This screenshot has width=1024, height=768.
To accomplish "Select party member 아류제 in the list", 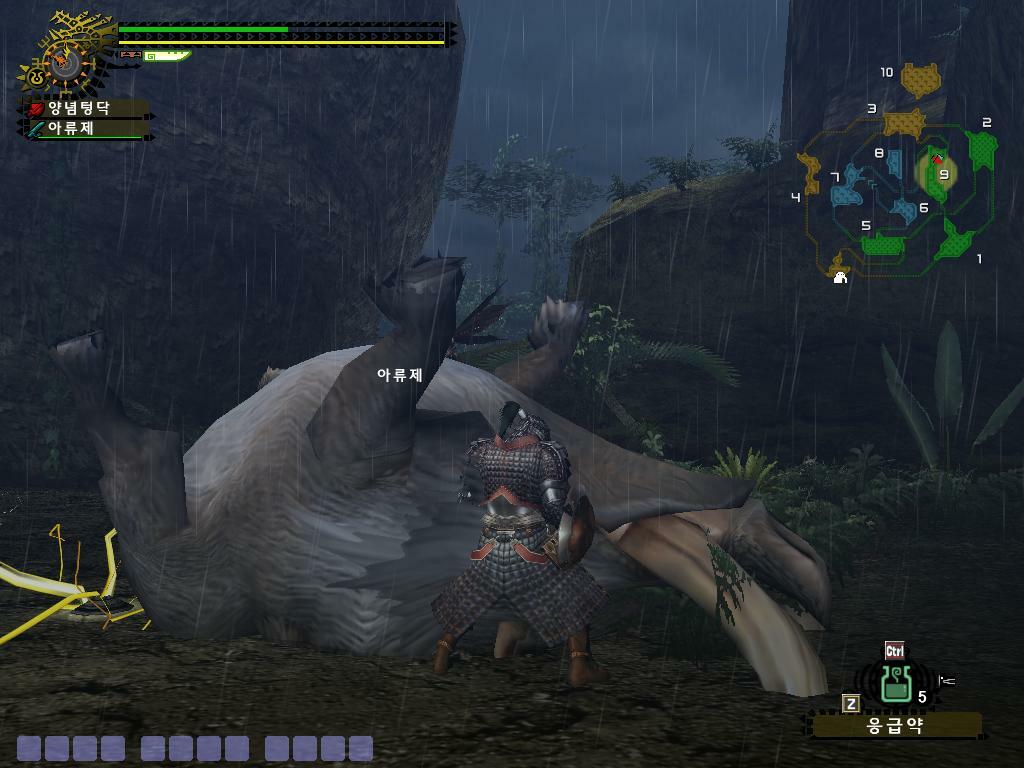I will pos(75,128).
